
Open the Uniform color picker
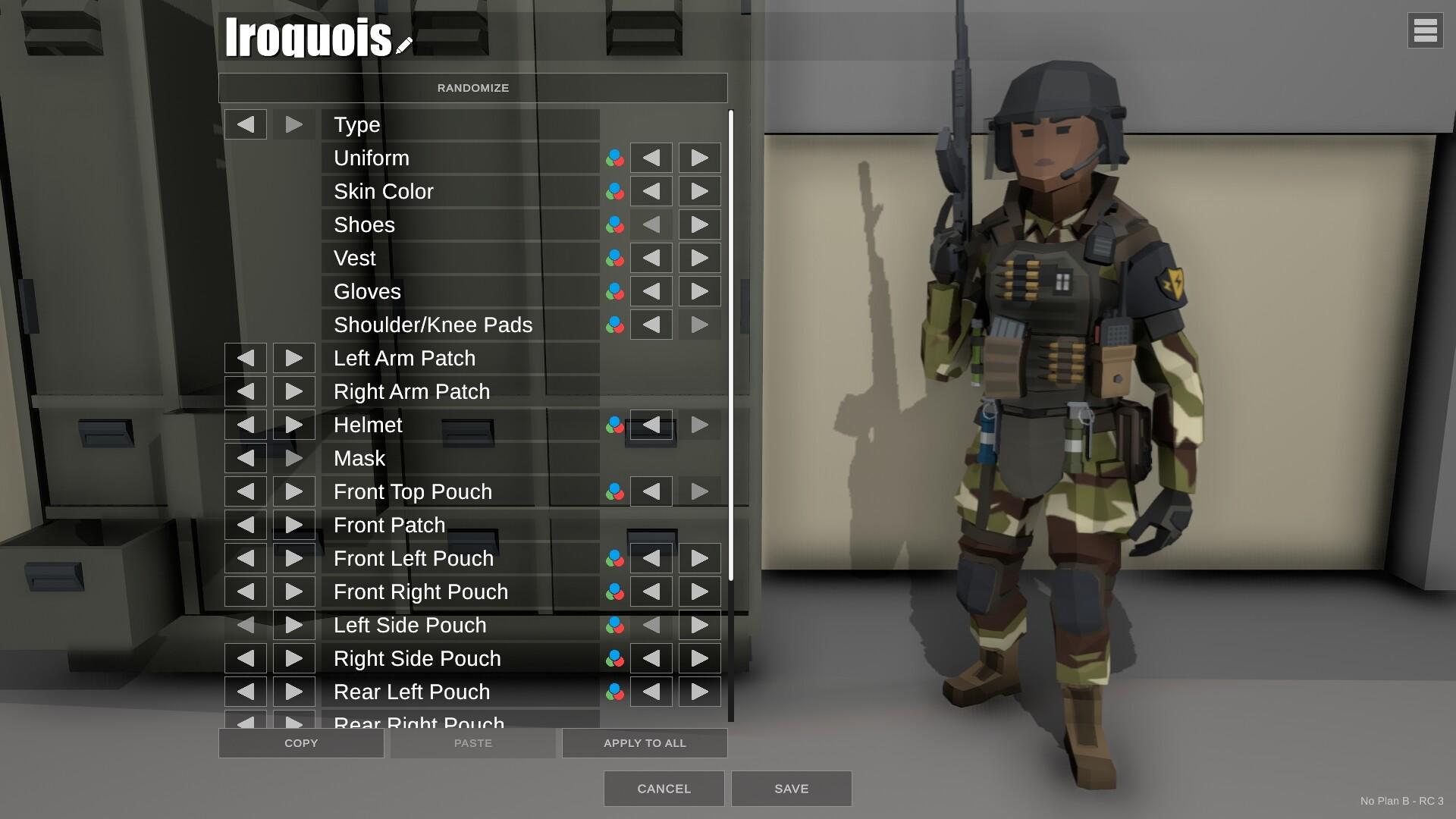(x=615, y=158)
